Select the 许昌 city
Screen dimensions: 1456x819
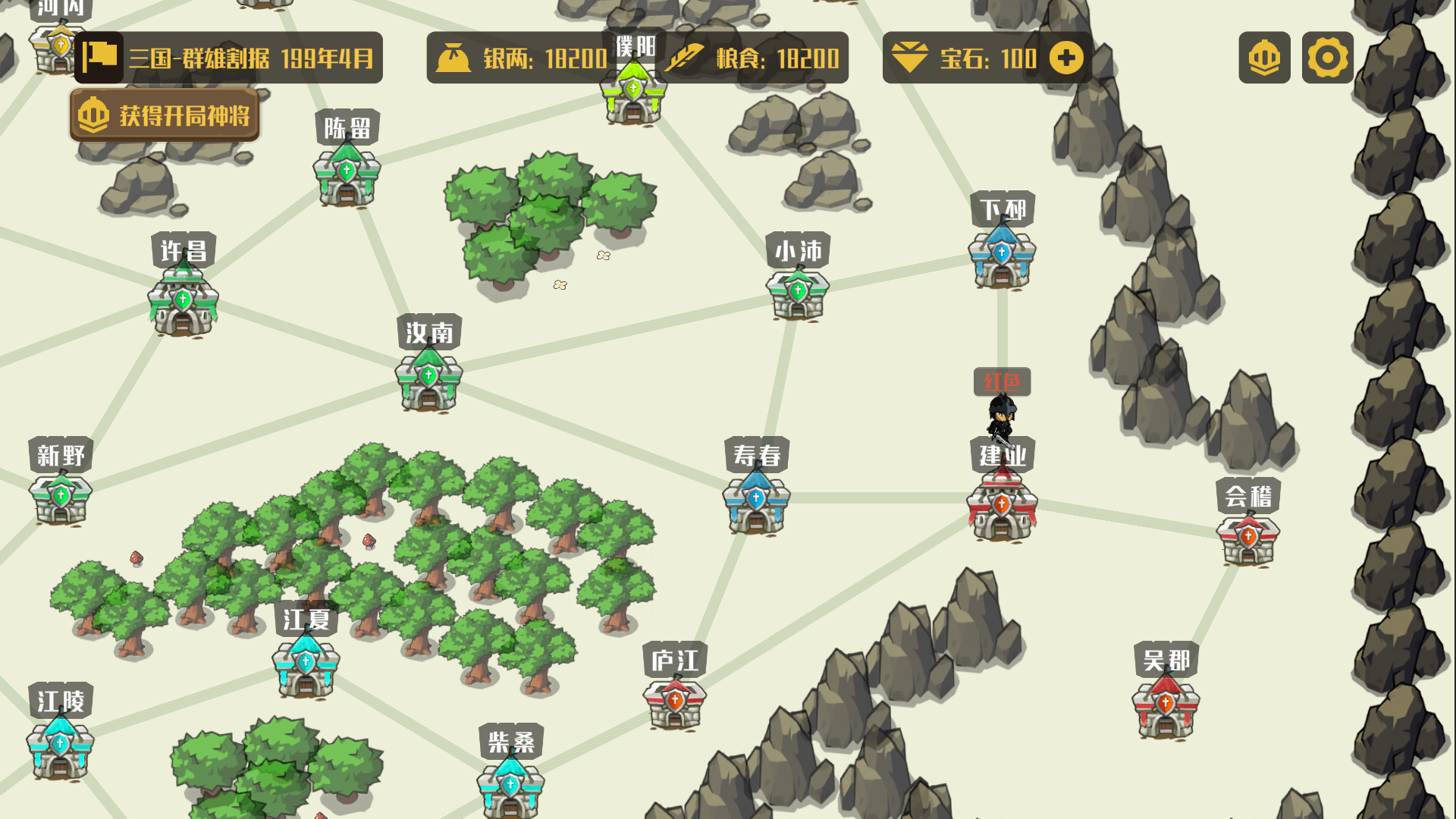click(x=183, y=302)
